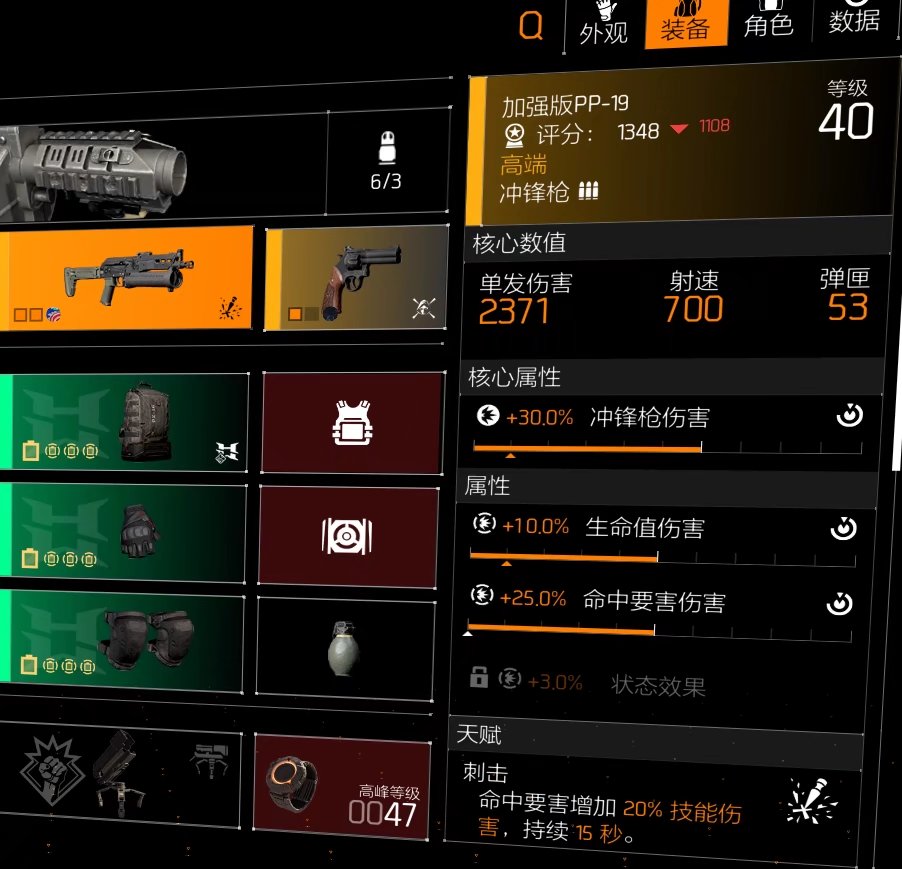Open the watch 高峰等级 slot
The height and width of the screenshot is (869, 902).
click(x=342, y=785)
